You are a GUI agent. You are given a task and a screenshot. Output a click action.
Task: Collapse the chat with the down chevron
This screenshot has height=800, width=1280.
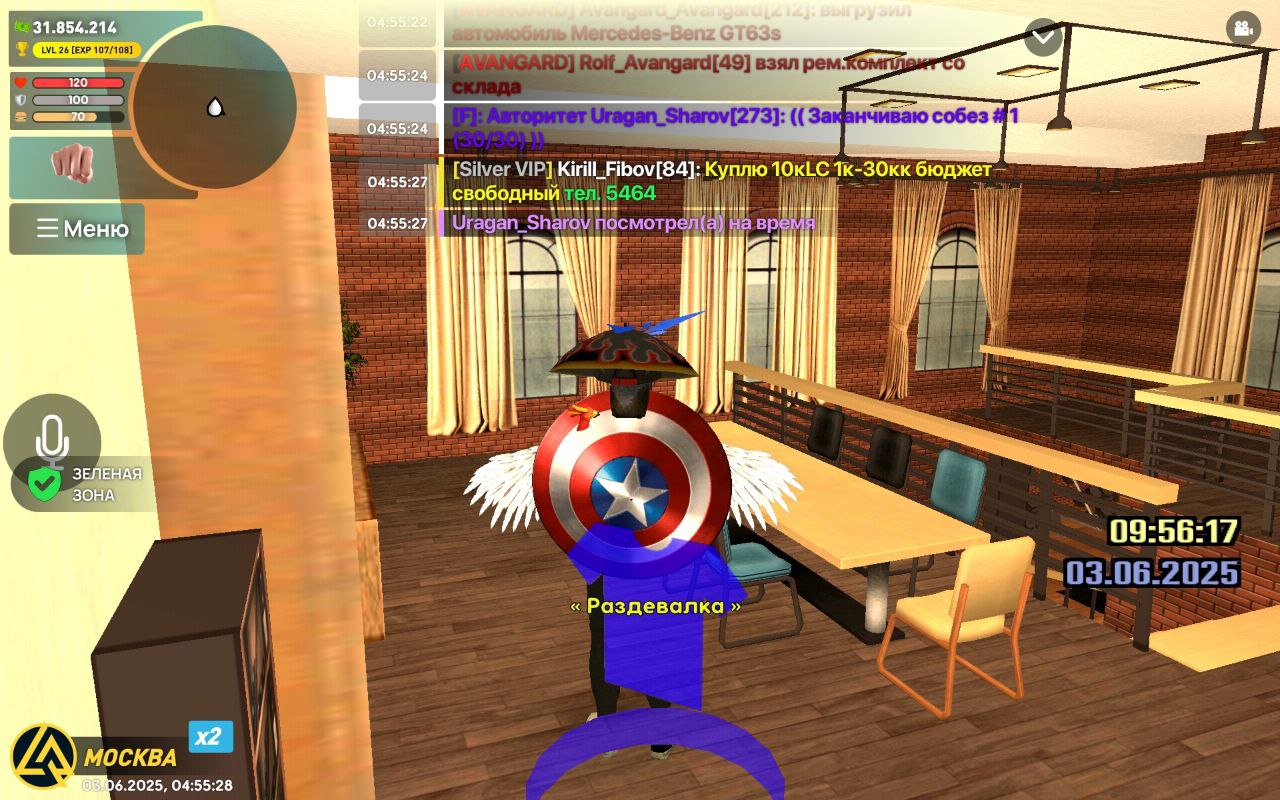click(x=1043, y=36)
